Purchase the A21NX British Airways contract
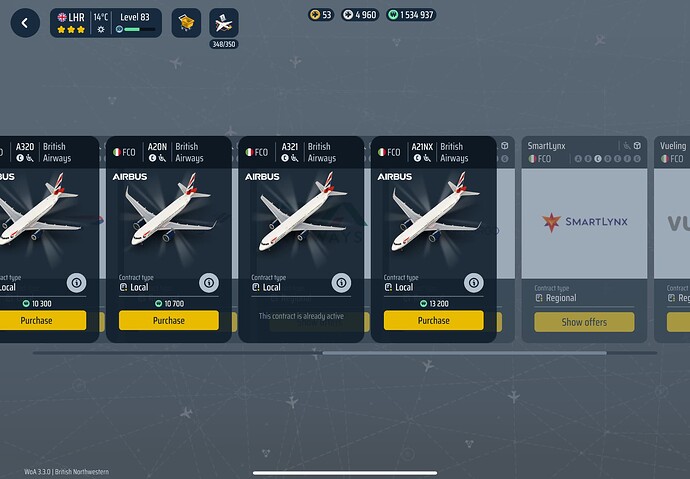The height and width of the screenshot is (479, 690). tap(433, 321)
